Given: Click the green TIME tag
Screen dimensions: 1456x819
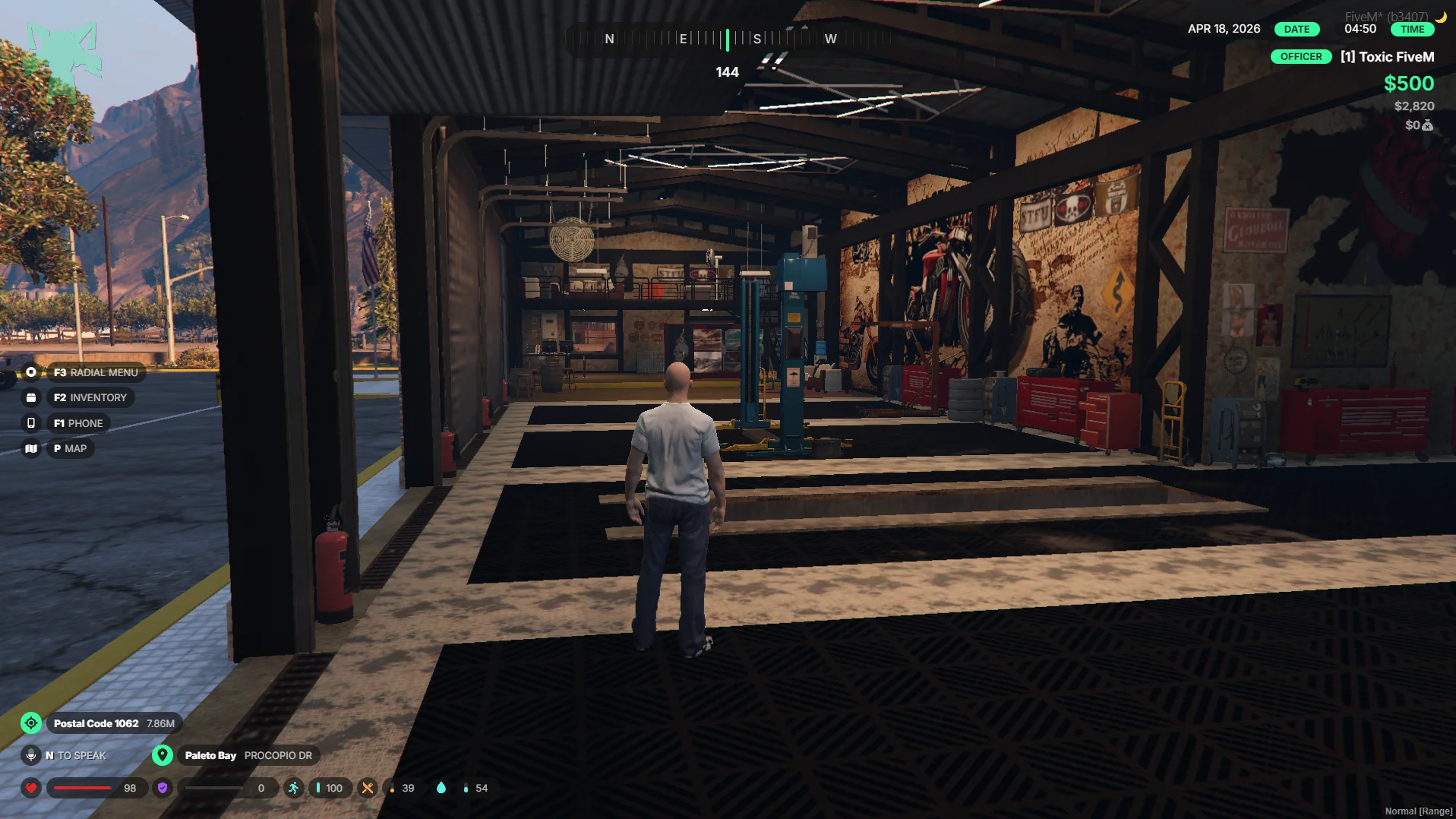Looking at the screenshot, I should tap(1412, 30).
